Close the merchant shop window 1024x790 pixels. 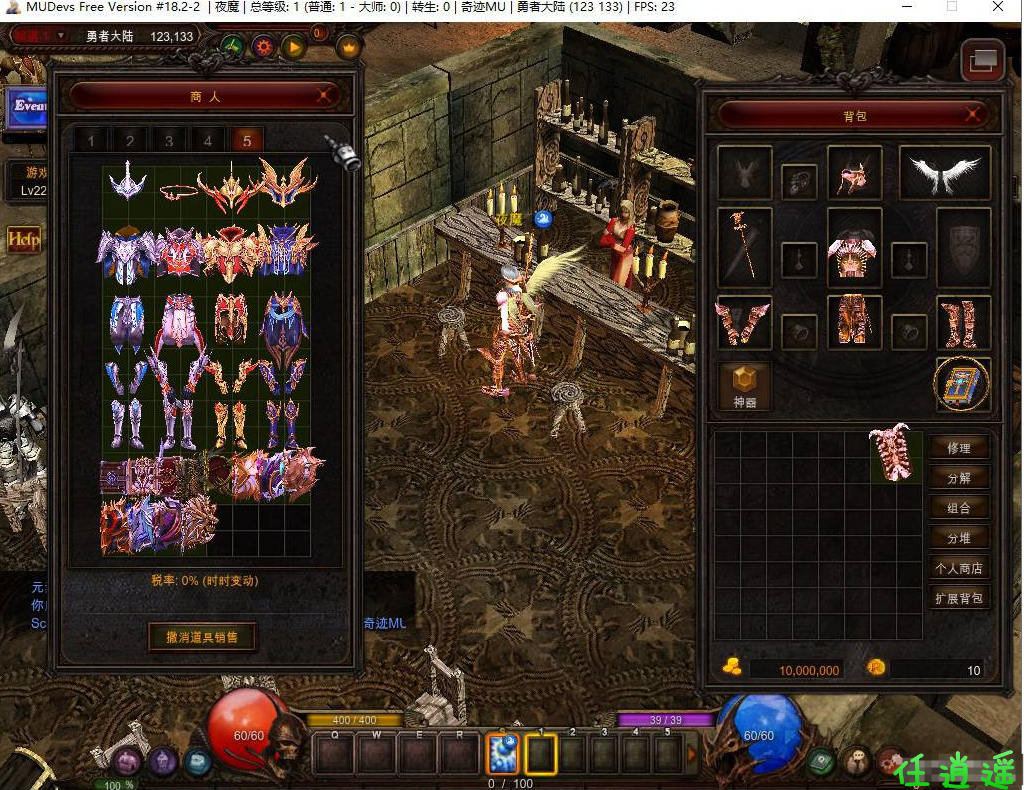pyautogui.click(x=323, y=96)
